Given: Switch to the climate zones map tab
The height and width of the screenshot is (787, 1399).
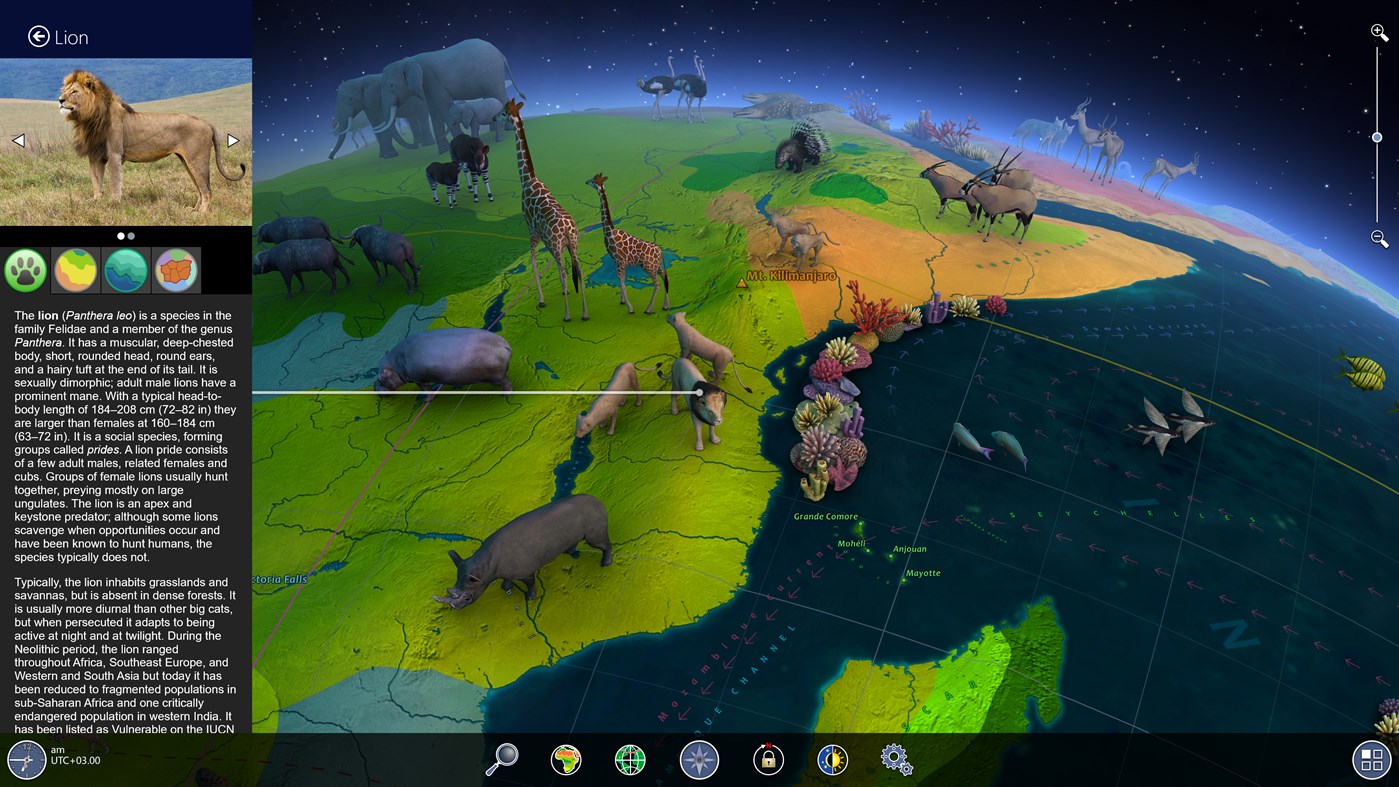Looking at the screenshot, I should (75, 270).
